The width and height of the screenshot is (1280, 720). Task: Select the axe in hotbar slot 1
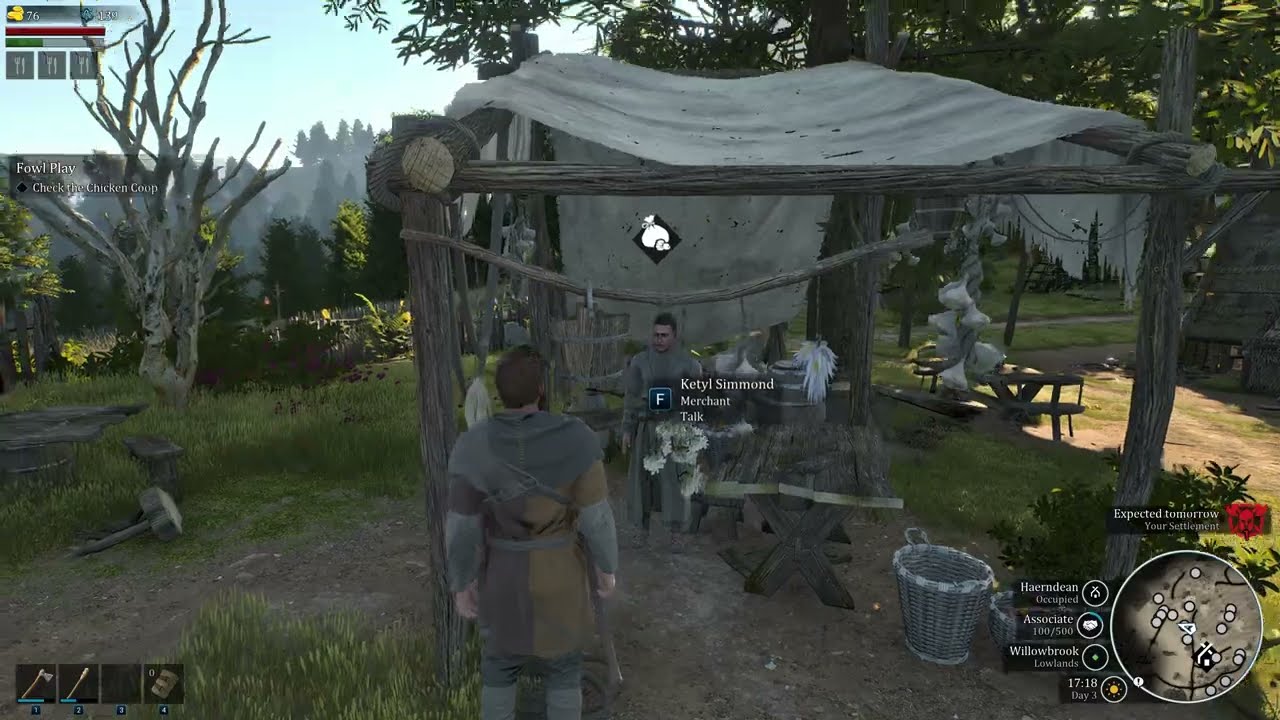pyautogui.click(x=36, y=684)
